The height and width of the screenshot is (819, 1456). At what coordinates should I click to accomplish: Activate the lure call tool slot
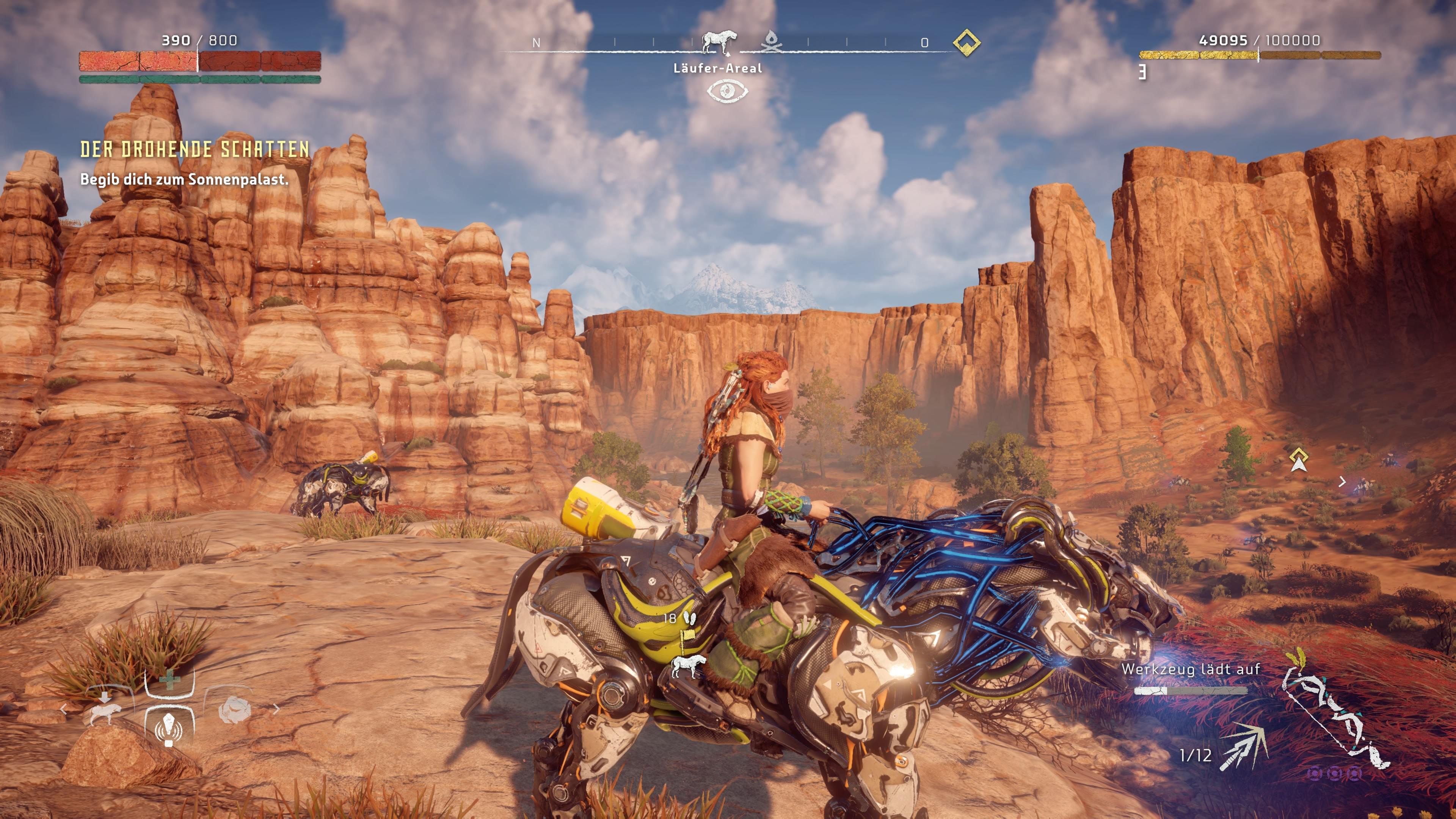click(169, 728)
